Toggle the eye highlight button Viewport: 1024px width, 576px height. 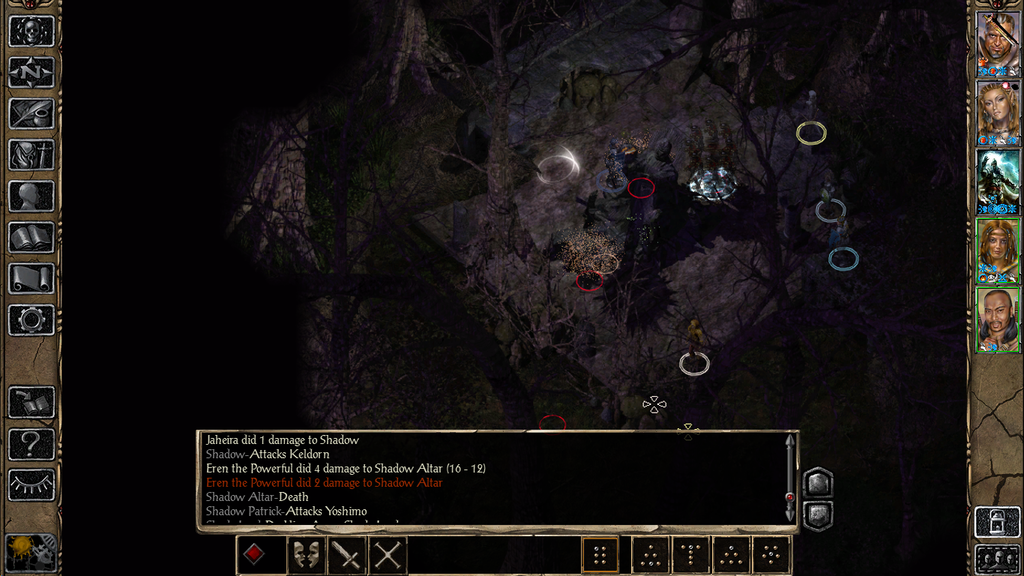click(x=31, y=485)
